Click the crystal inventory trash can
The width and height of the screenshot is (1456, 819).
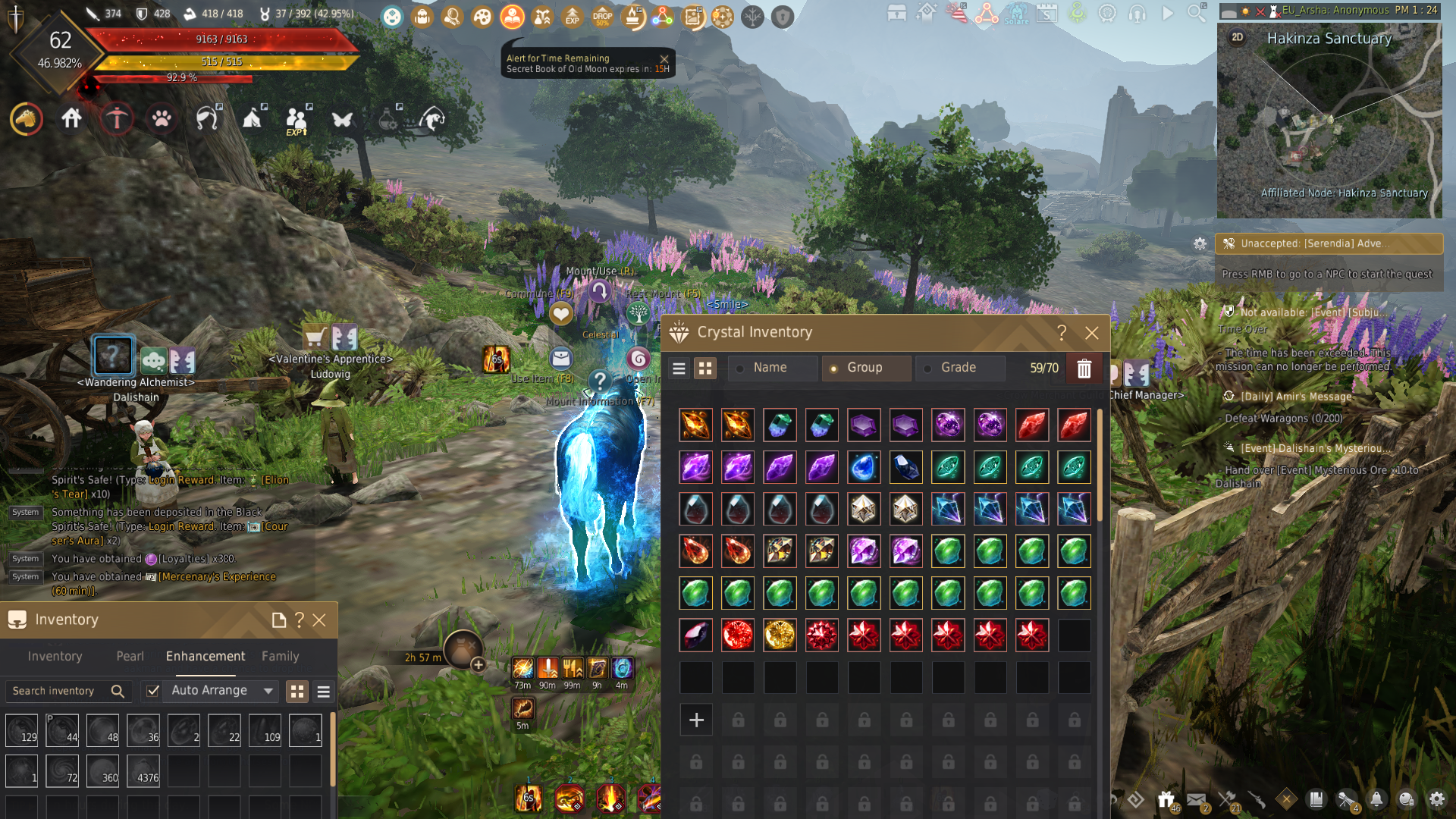point(1084,369)
